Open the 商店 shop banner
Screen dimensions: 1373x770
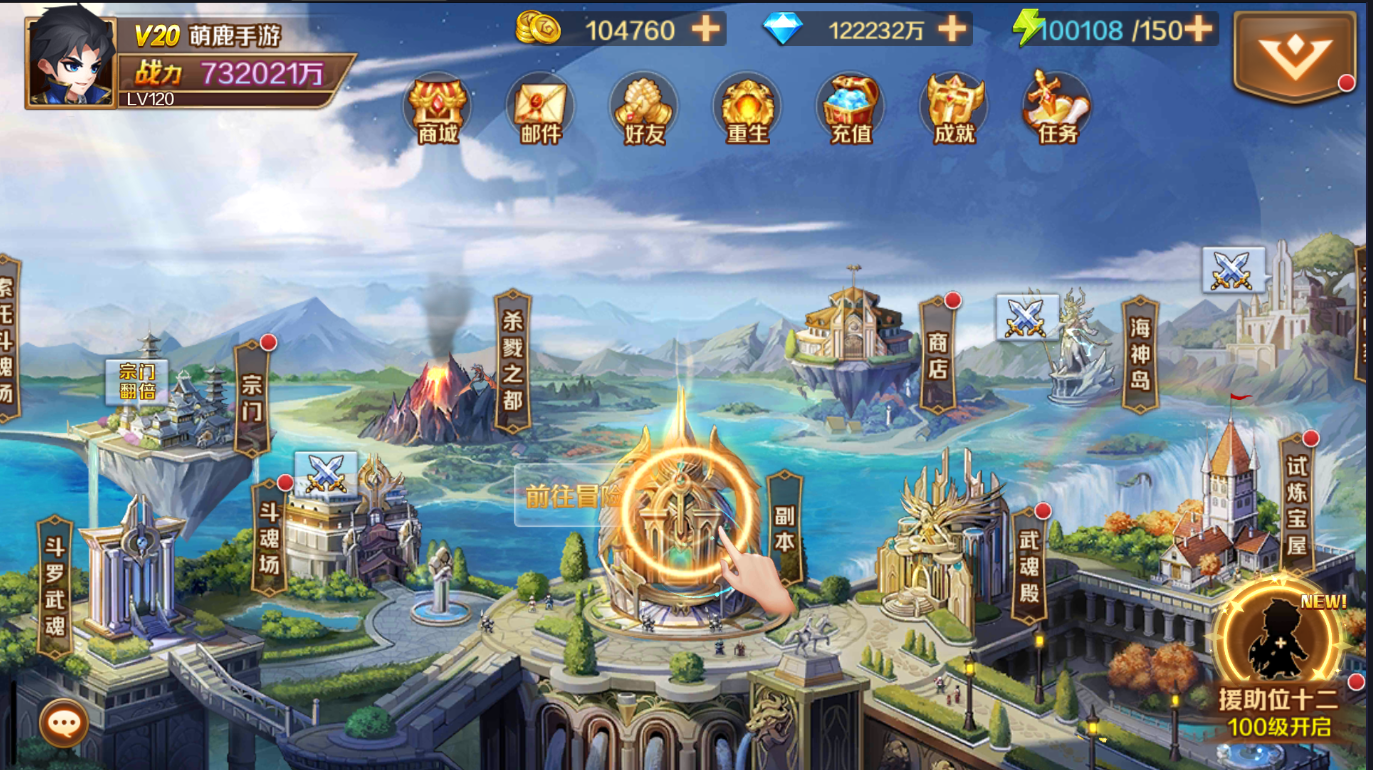pos(937,354)
